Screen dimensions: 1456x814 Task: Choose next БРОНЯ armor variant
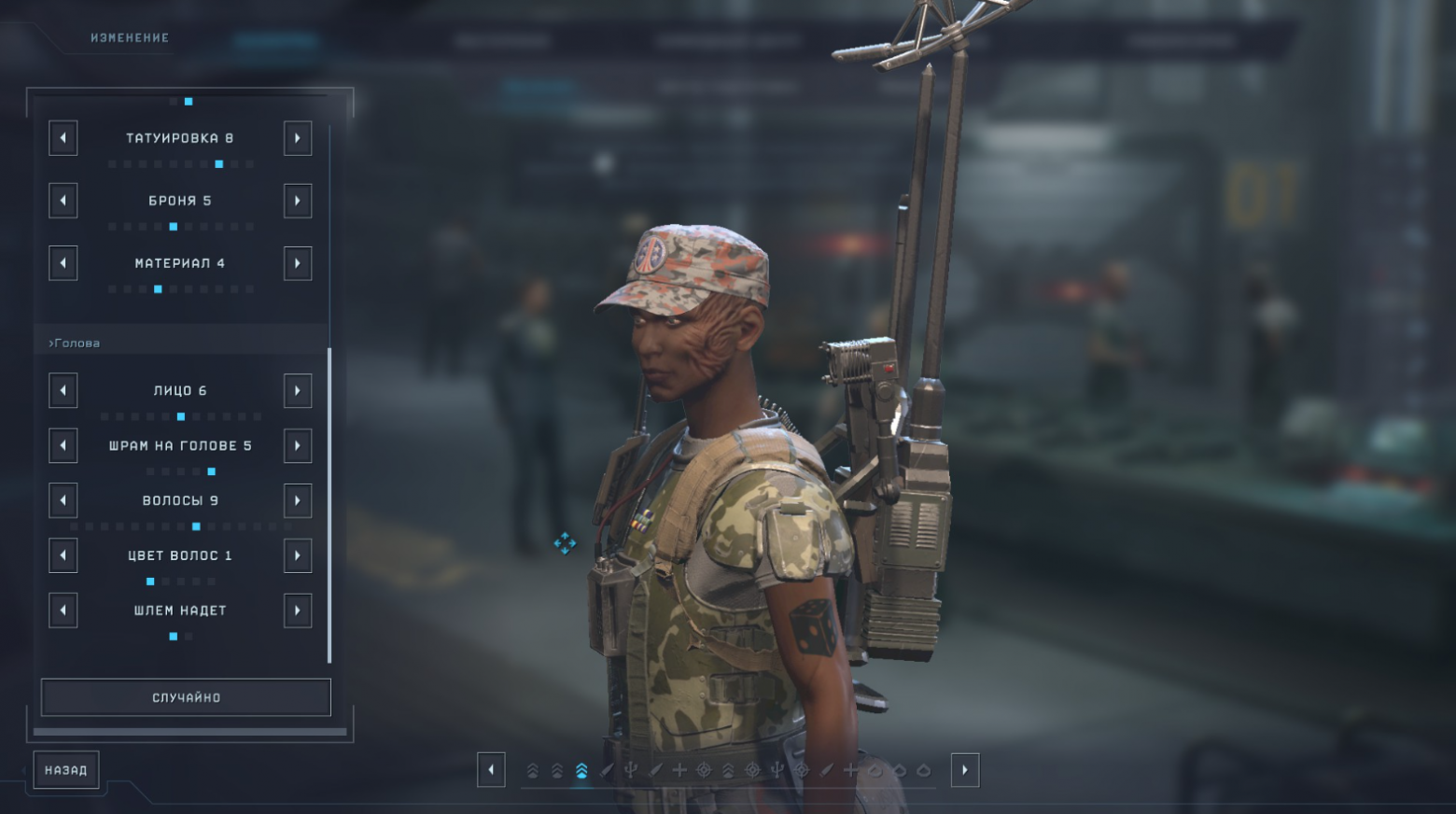[298, 201]
